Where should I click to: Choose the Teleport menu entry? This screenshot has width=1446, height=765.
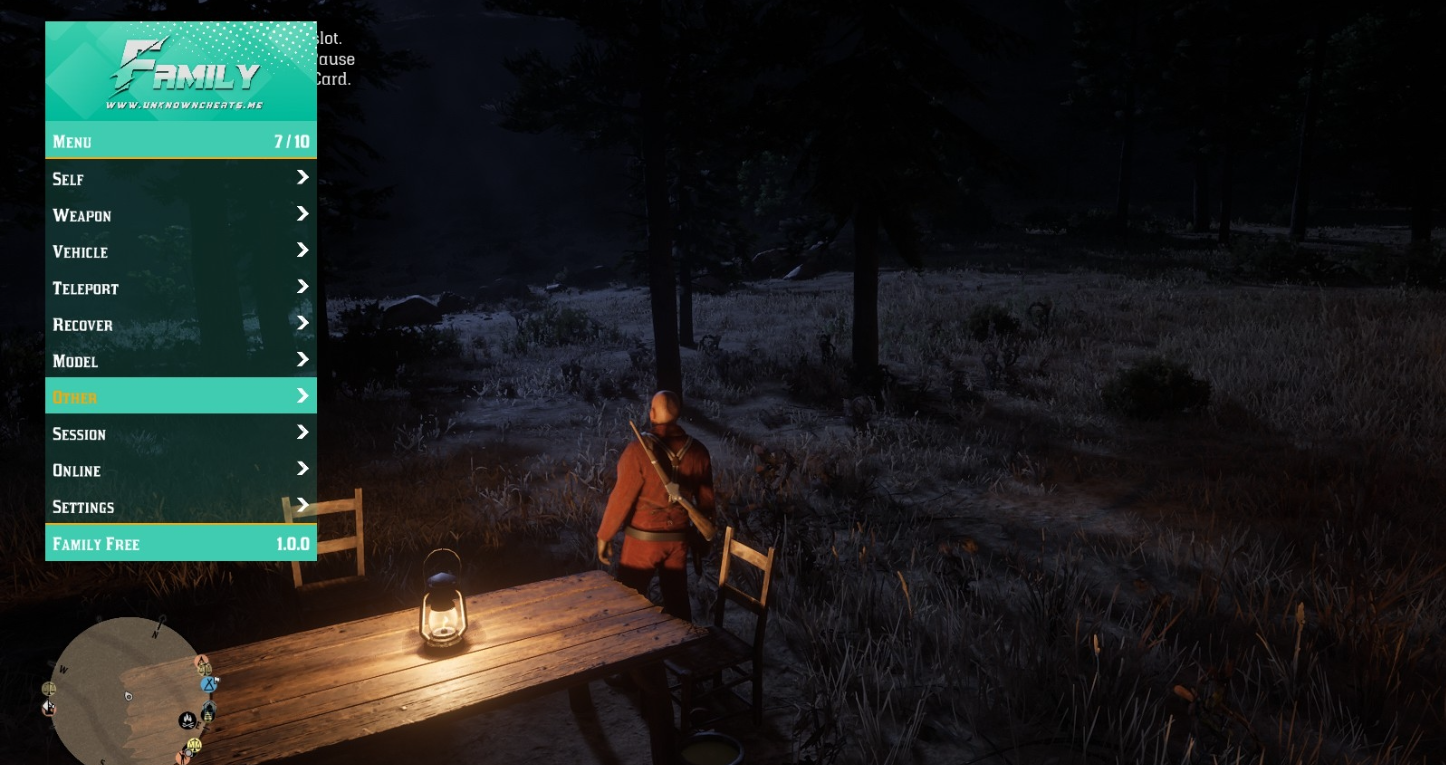coord(180,288)
